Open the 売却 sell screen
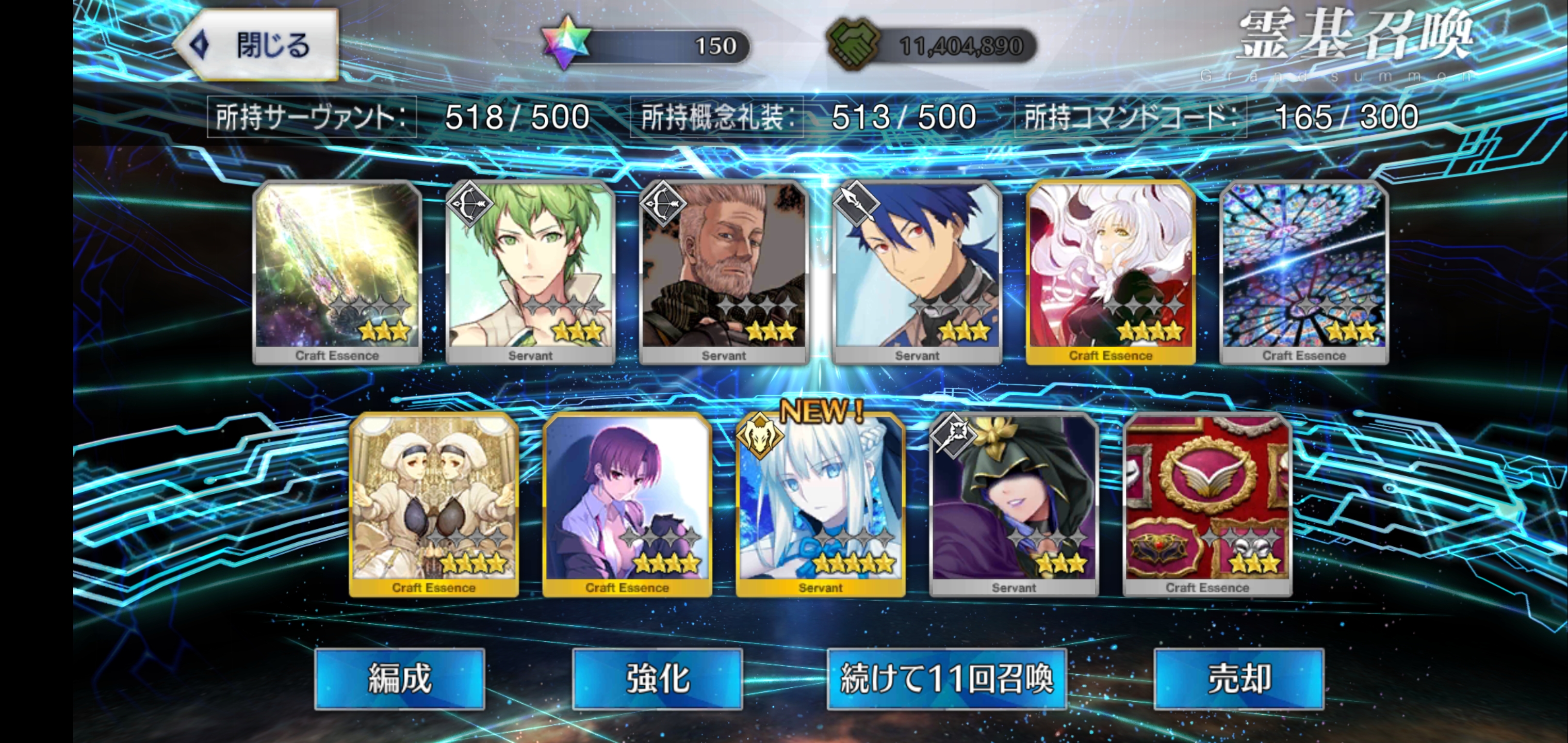The image size is (1568, 743). 1239,679
